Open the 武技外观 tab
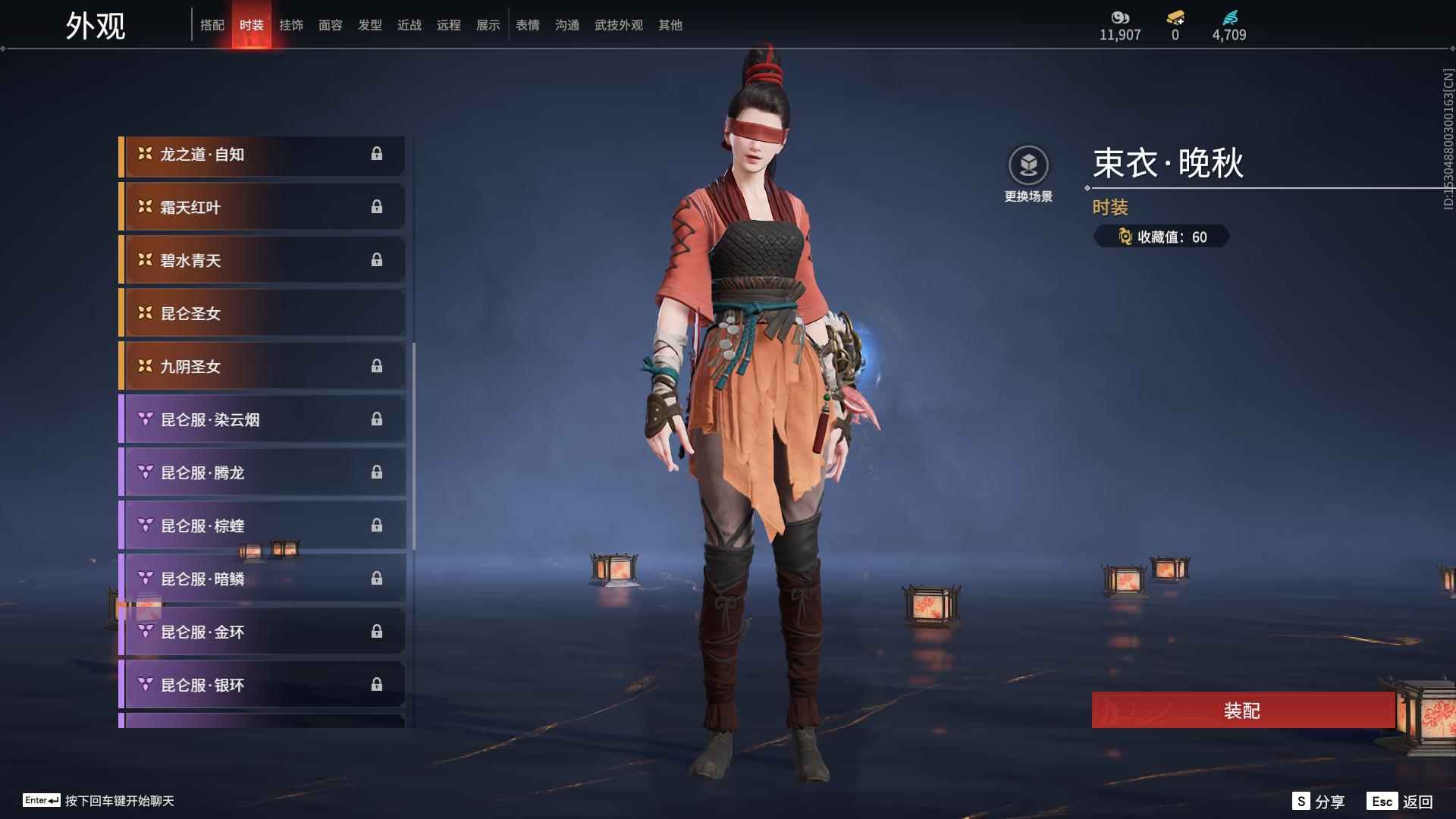This screenshot has height=819, width=1456. [x=619, y=25]
